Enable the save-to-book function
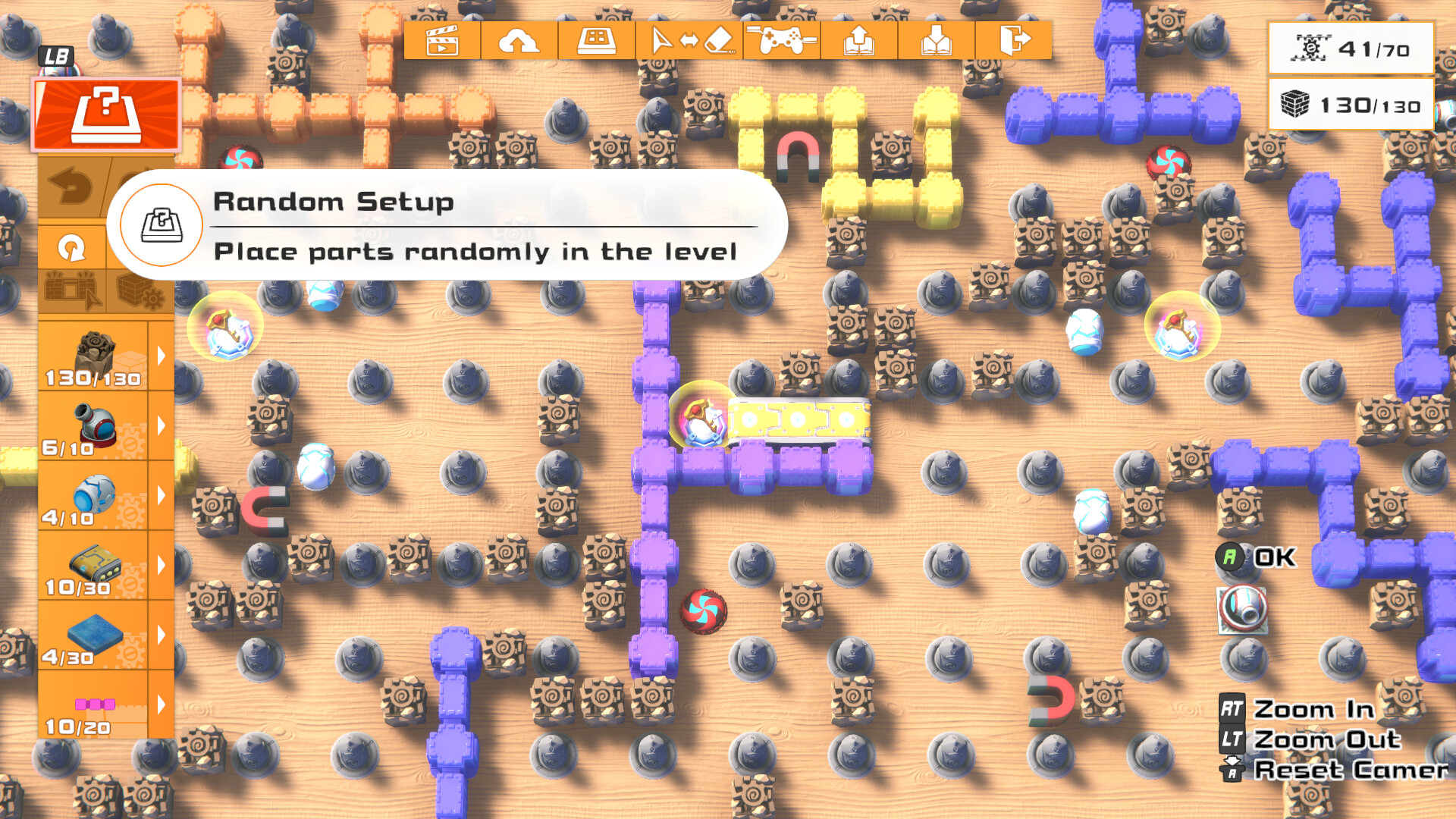 (x=861, y=42)
